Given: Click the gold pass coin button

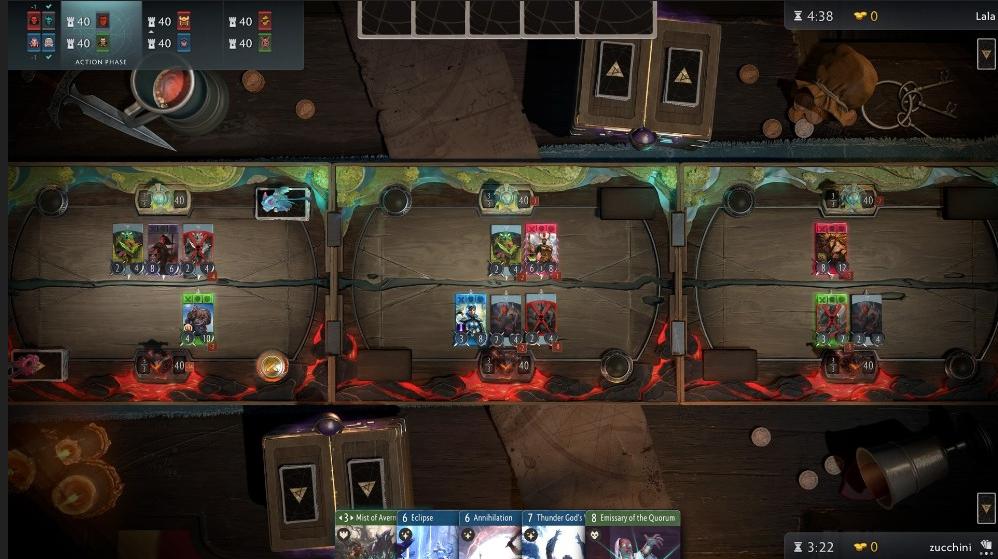Looking at the screenshot, I should [271, 365].
